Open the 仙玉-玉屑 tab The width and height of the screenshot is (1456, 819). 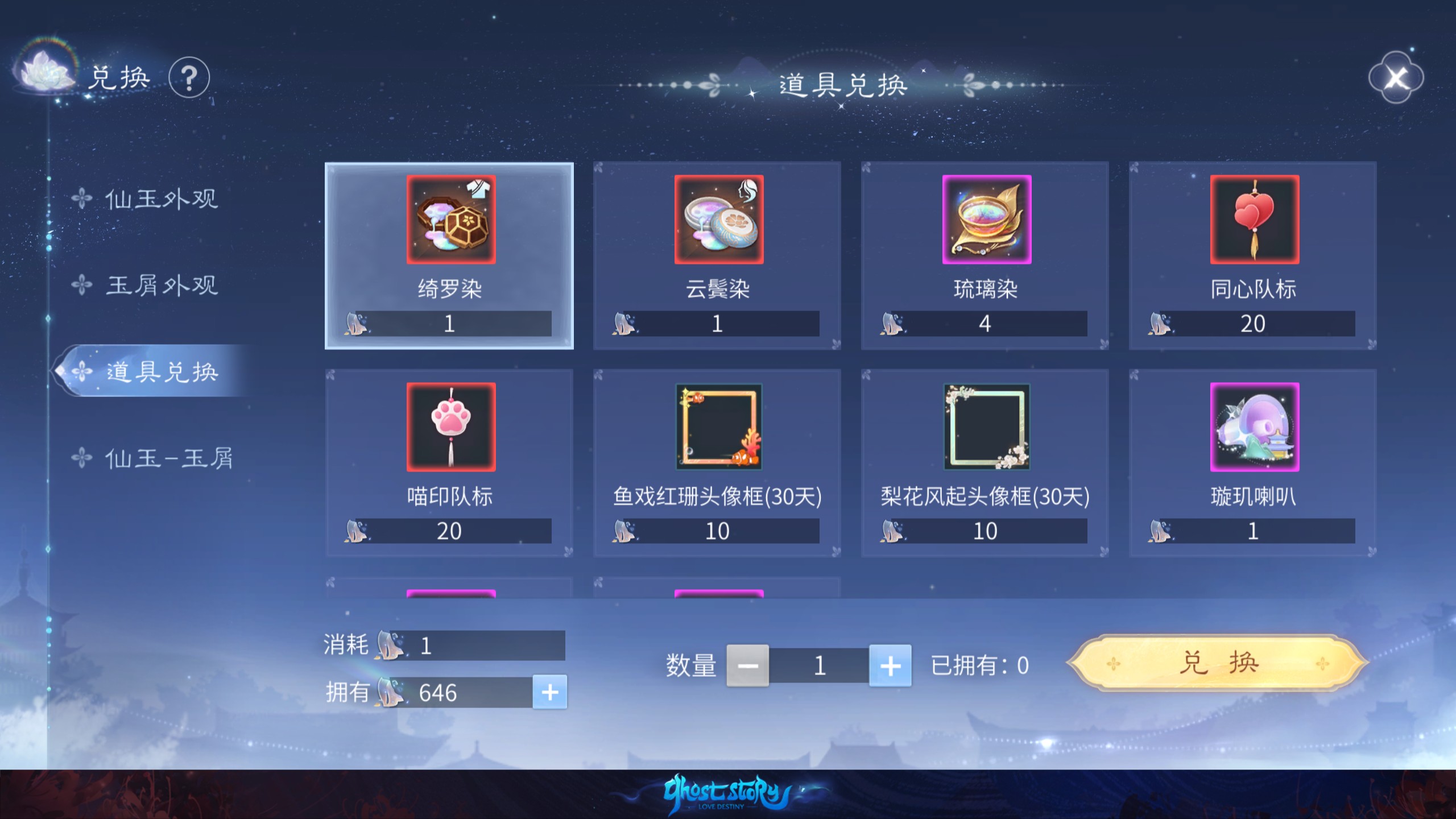tap(168, 458)
